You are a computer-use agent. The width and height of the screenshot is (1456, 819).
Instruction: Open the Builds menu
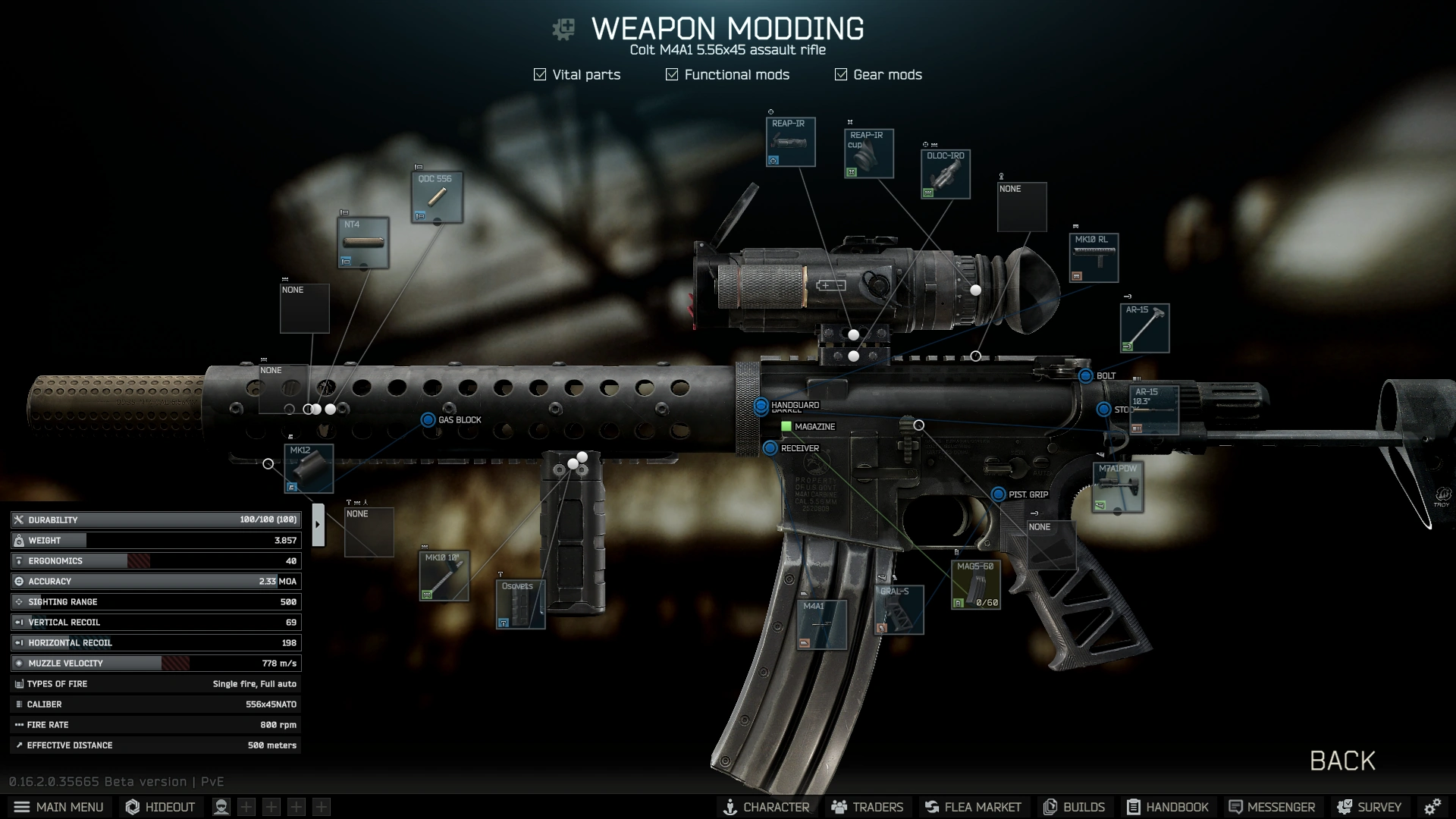(1075, 807)
